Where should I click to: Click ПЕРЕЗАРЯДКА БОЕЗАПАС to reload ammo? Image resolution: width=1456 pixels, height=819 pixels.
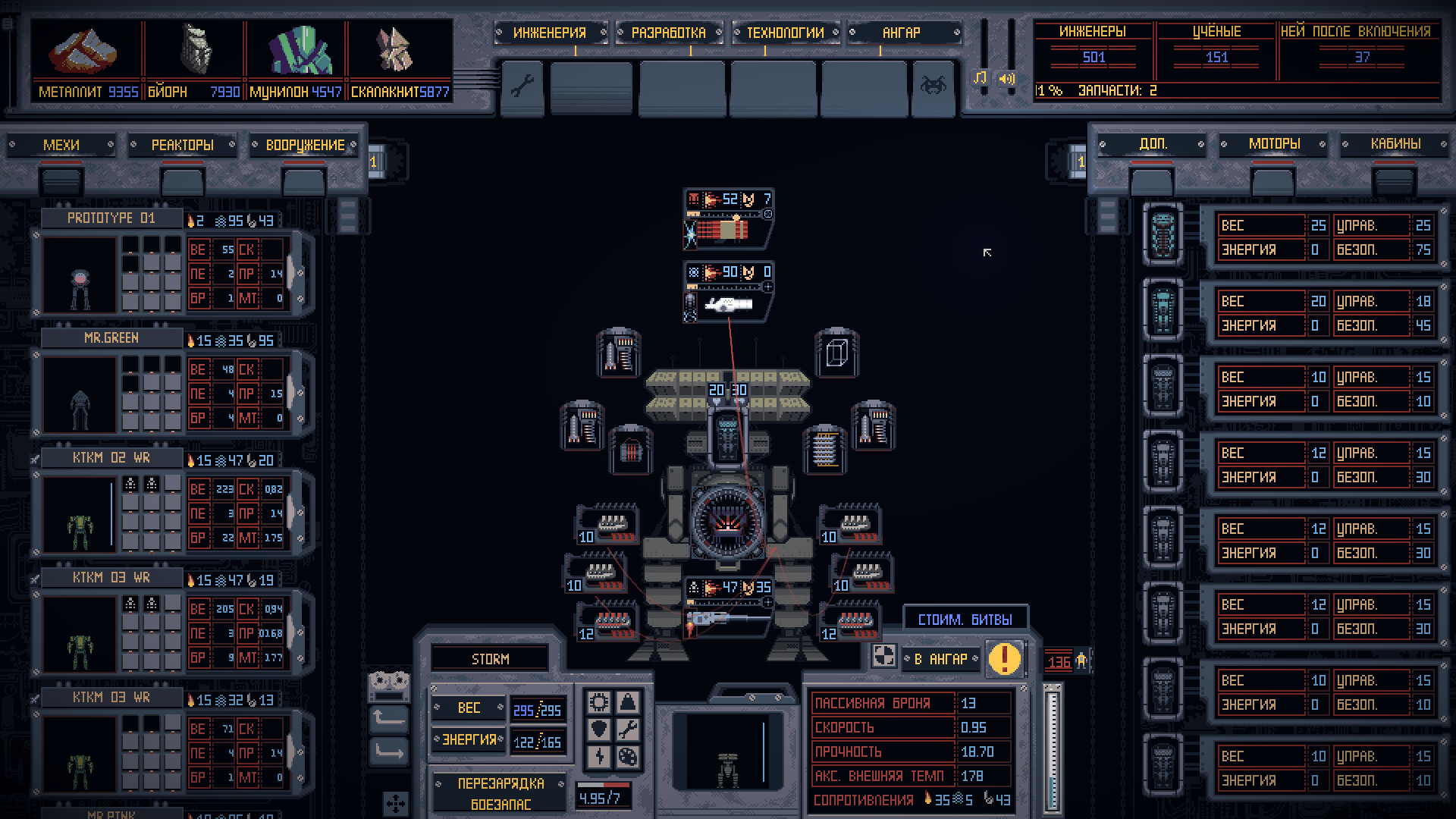tap(499, 791)
